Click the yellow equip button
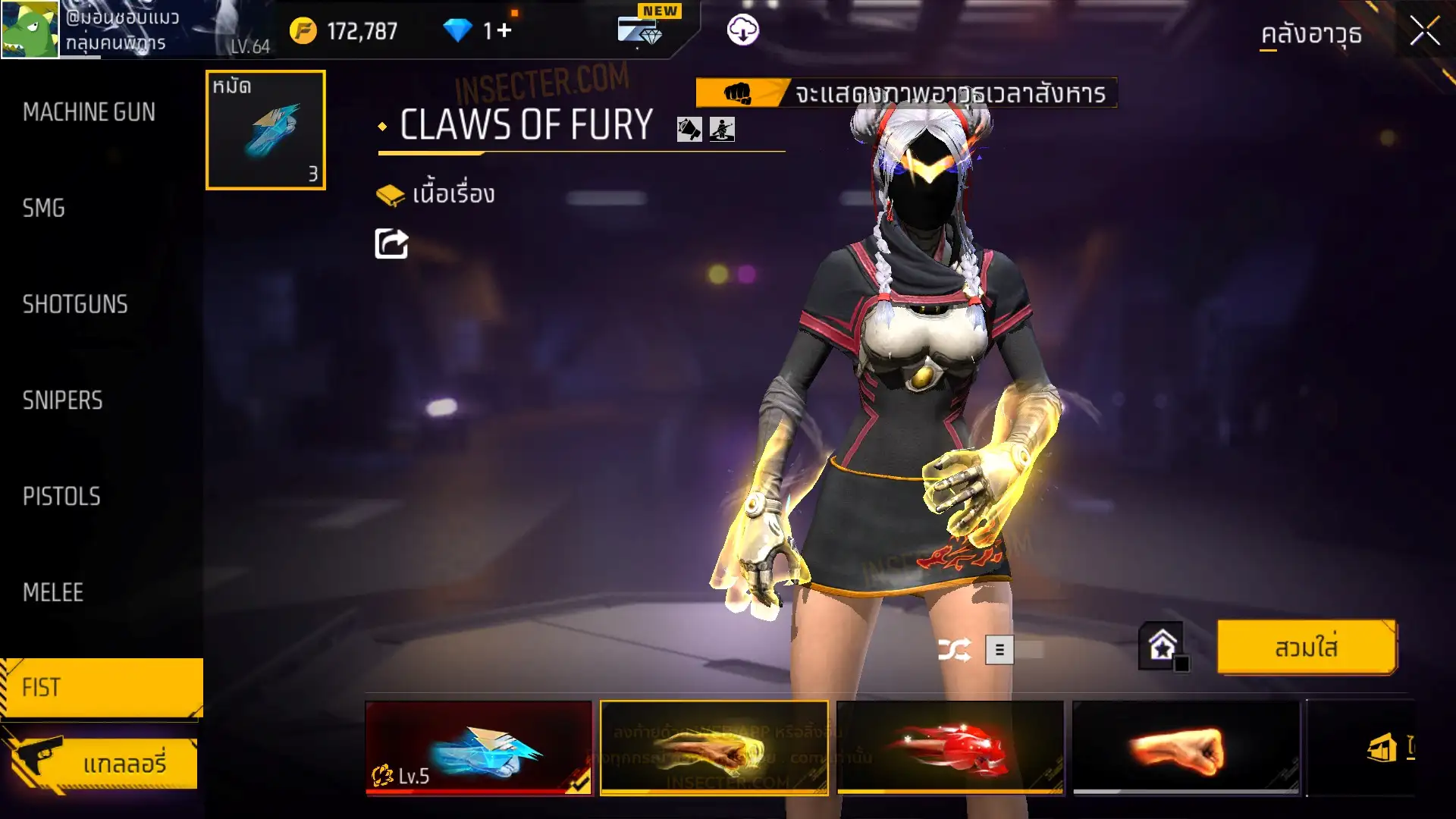This screenshot has width=1456, height=819. point(1306,648)
